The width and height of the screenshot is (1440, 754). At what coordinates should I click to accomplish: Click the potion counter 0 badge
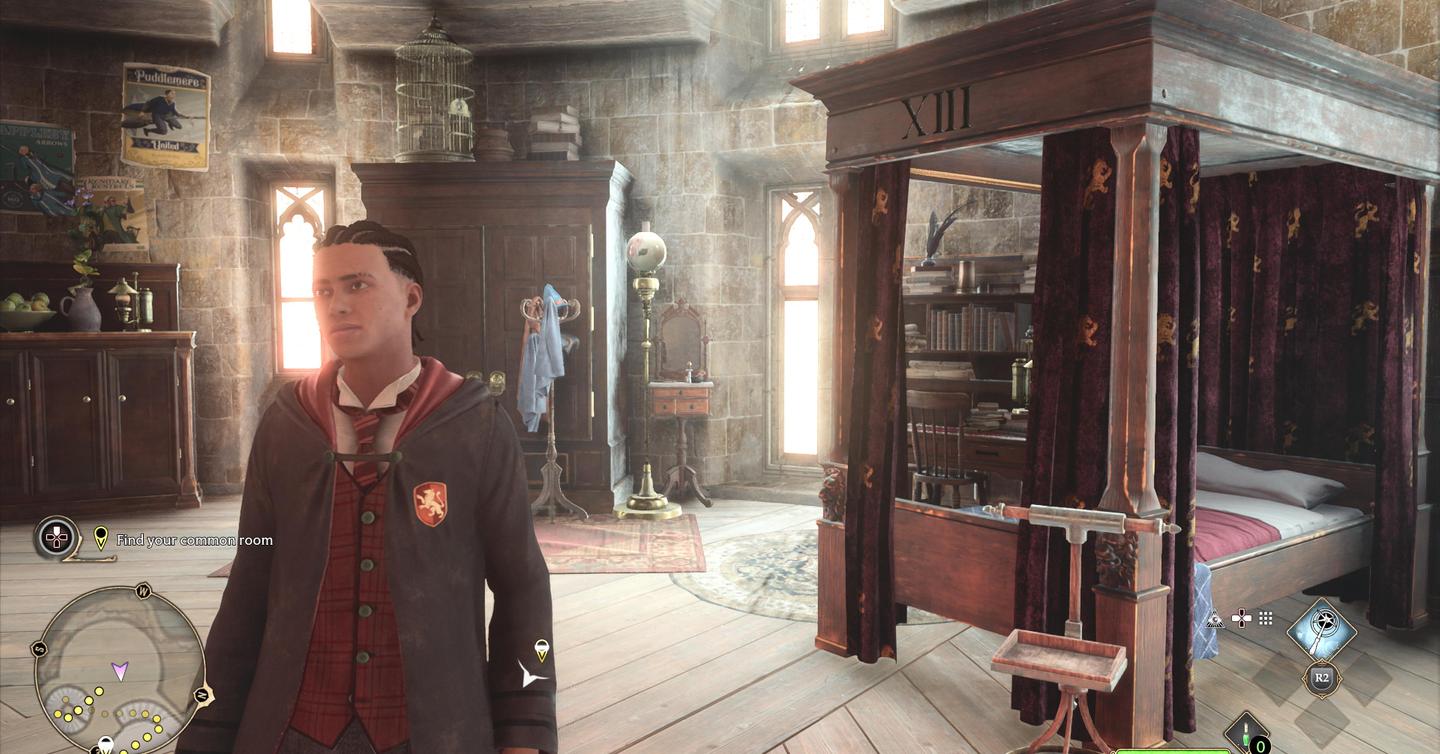pyautogui.click(x=1260, y=746)
